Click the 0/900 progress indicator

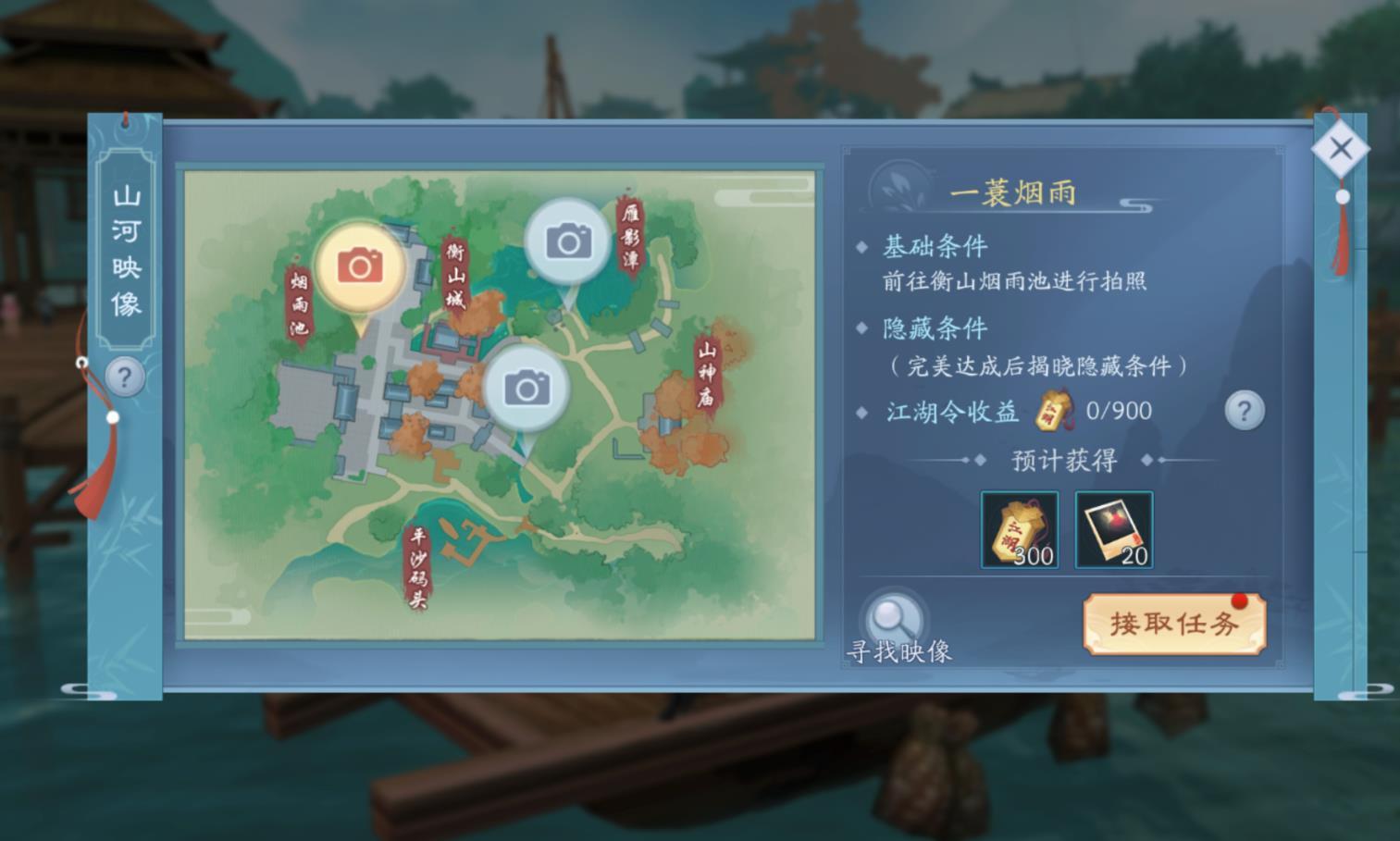click(1121, 410)
